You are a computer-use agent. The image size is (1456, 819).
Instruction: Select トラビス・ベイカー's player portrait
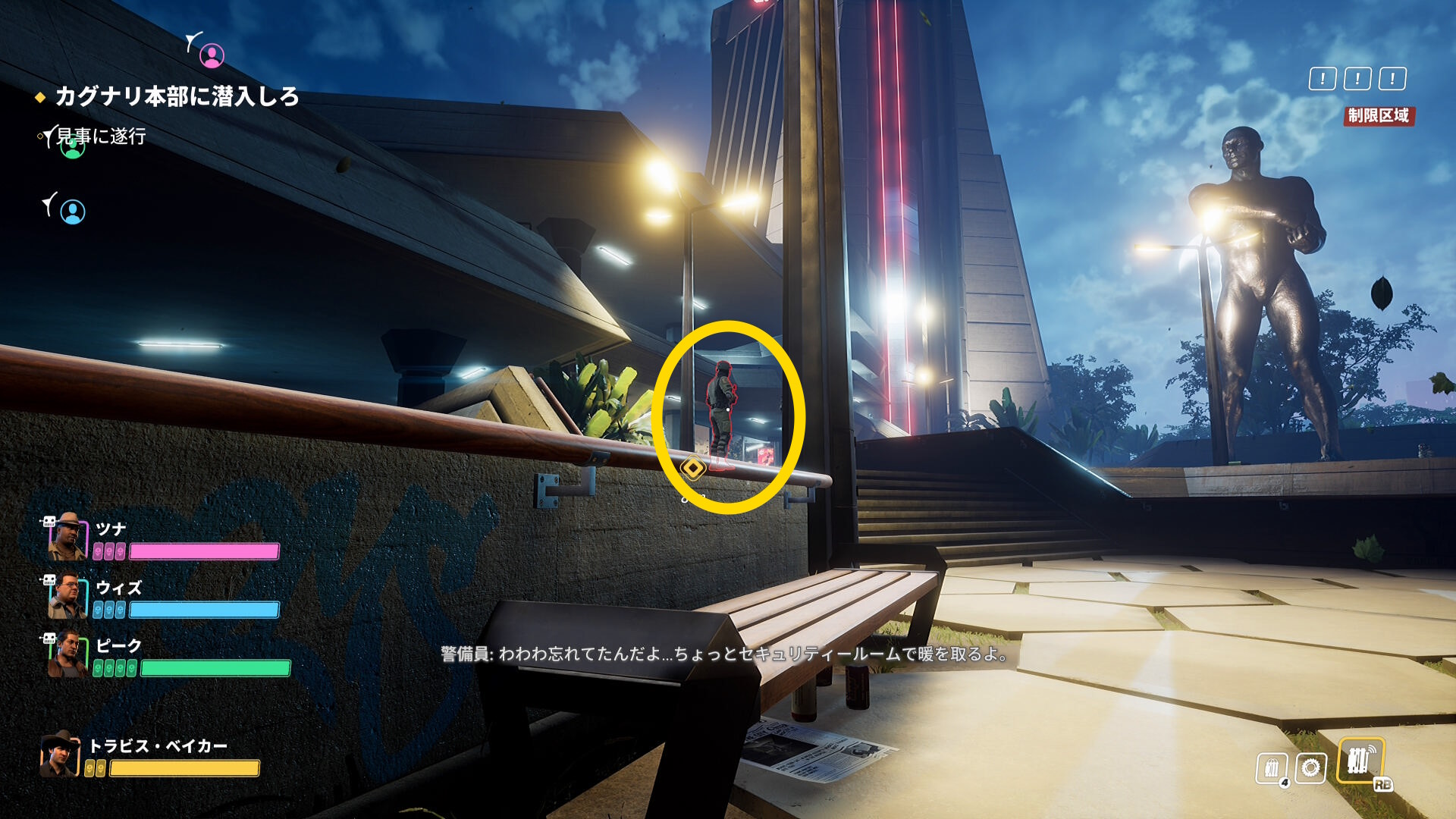[60, 755]
